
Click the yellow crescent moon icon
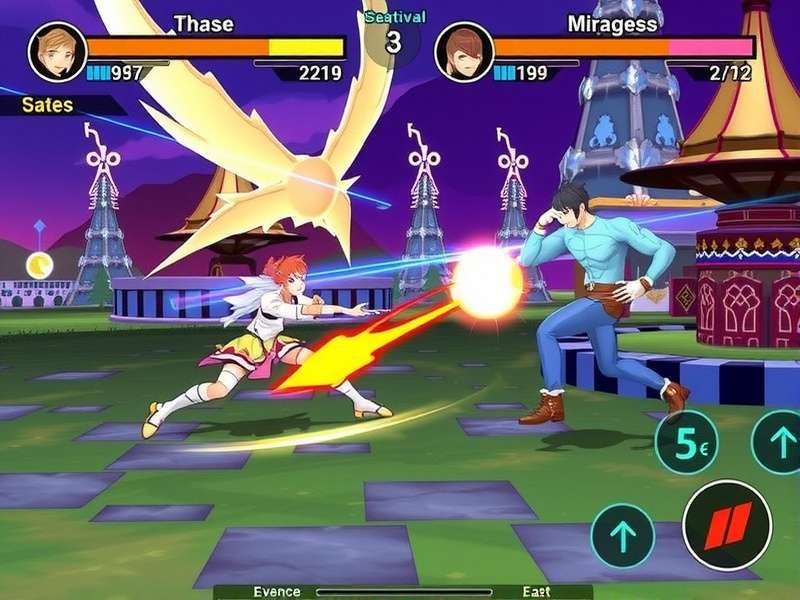point(39,264)
